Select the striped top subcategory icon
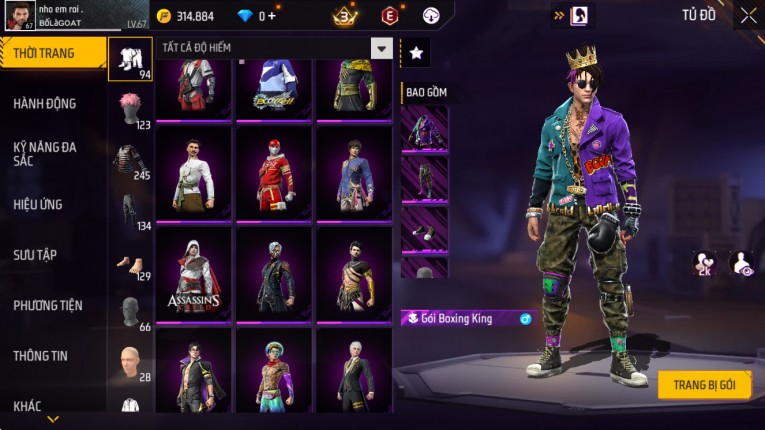Screen dimensions: 765x430 (130, 159)
